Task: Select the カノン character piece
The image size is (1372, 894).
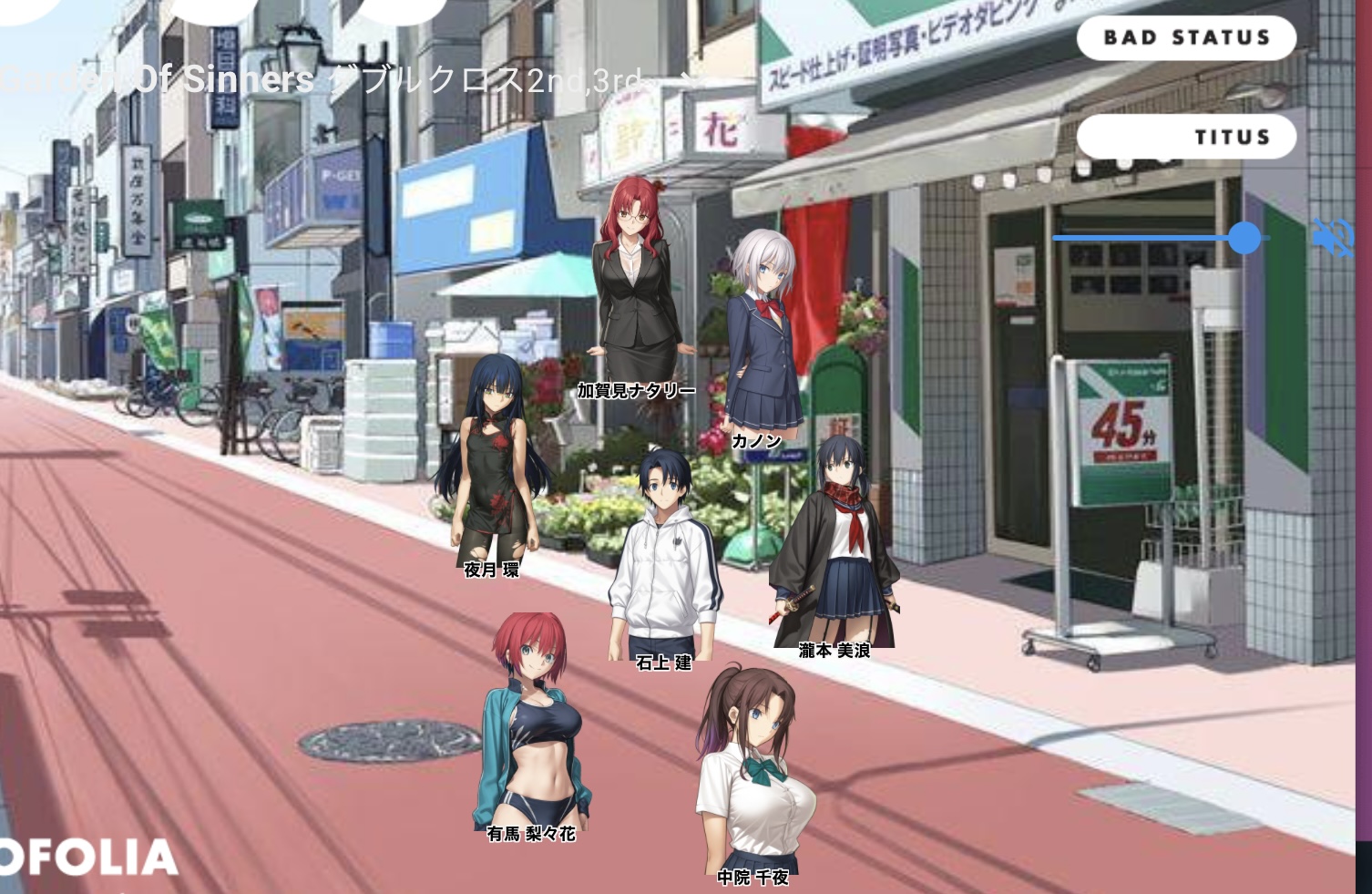Action: tap(763, 337)
